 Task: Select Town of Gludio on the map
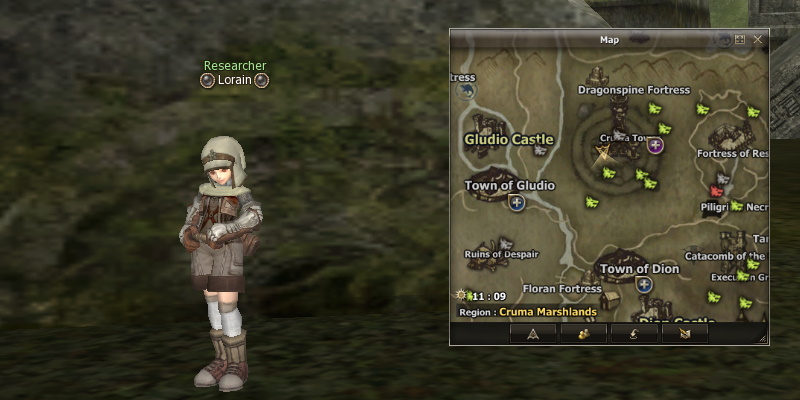[x=509, y=186]
